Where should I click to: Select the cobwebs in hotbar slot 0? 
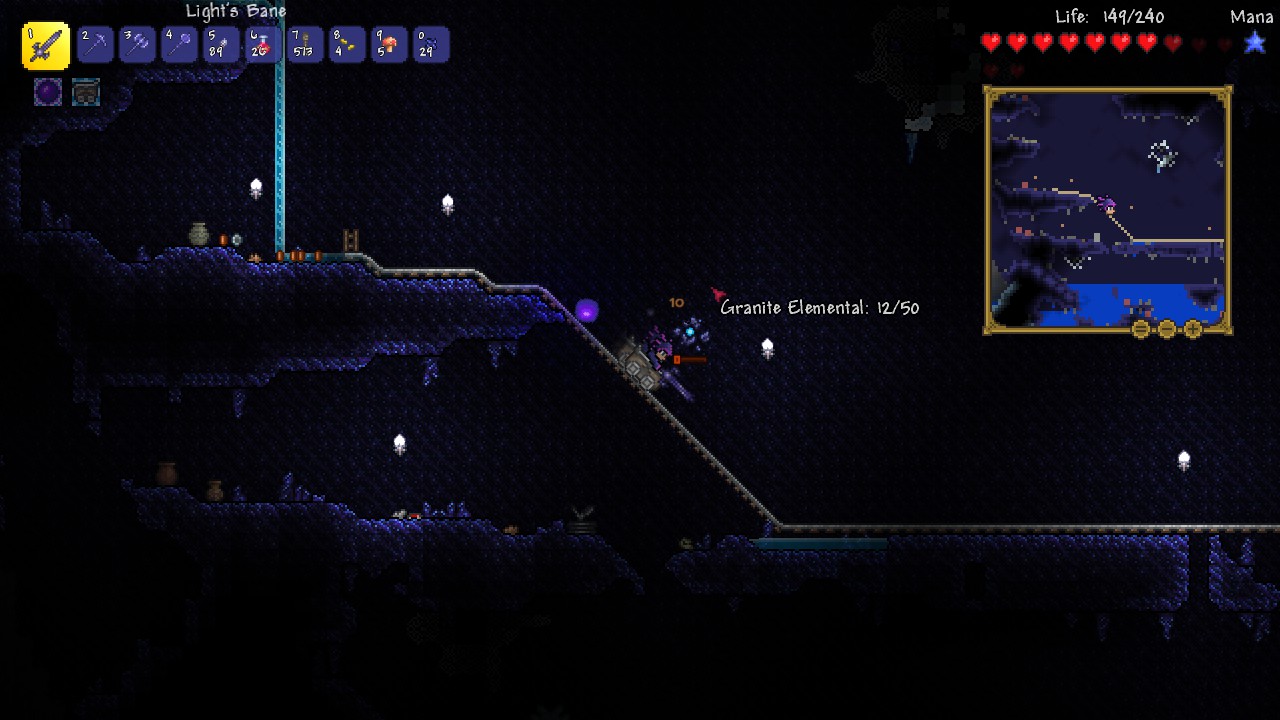[430, 44]
